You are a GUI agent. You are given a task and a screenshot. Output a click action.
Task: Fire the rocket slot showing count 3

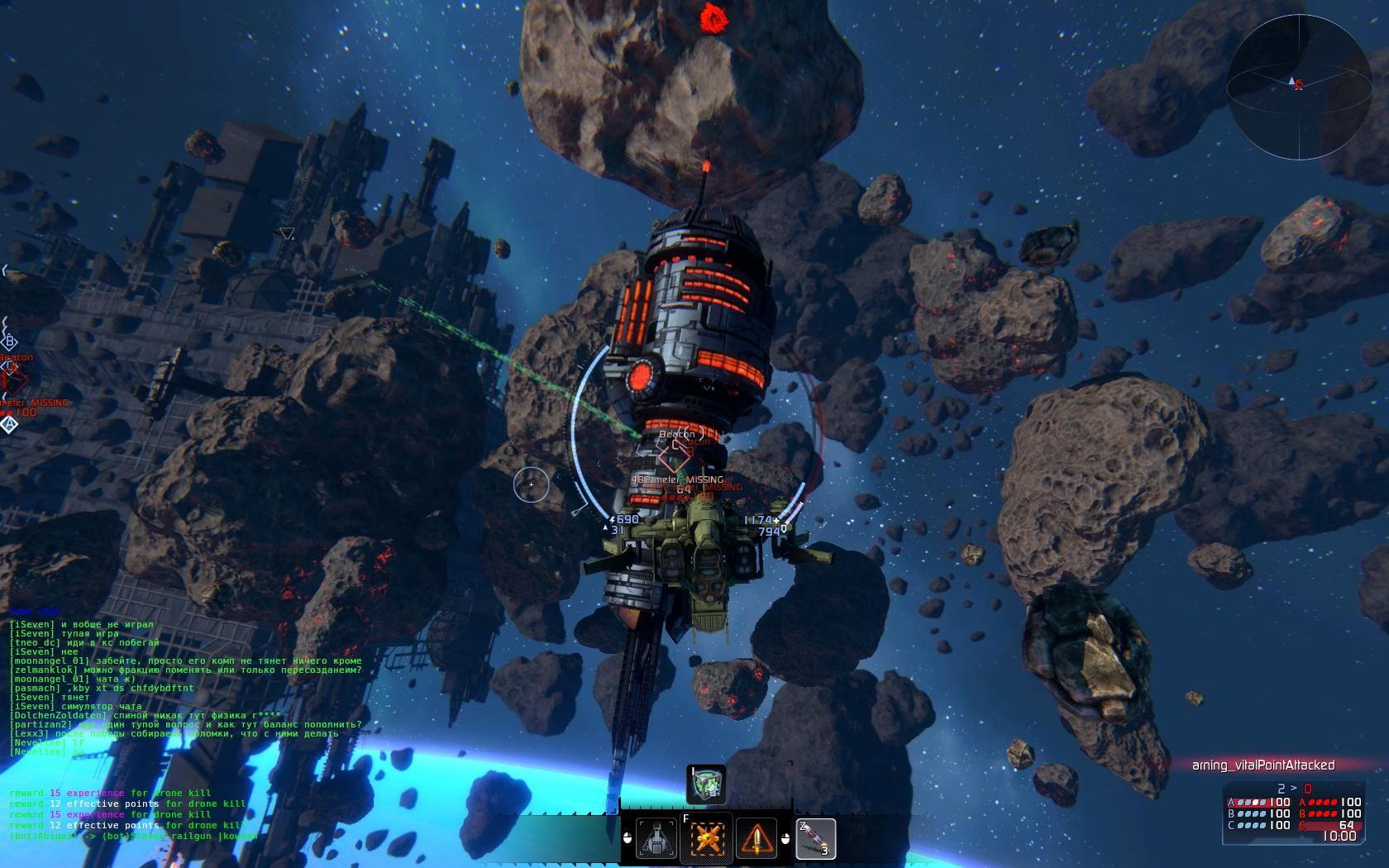click(x=815, y=838)
